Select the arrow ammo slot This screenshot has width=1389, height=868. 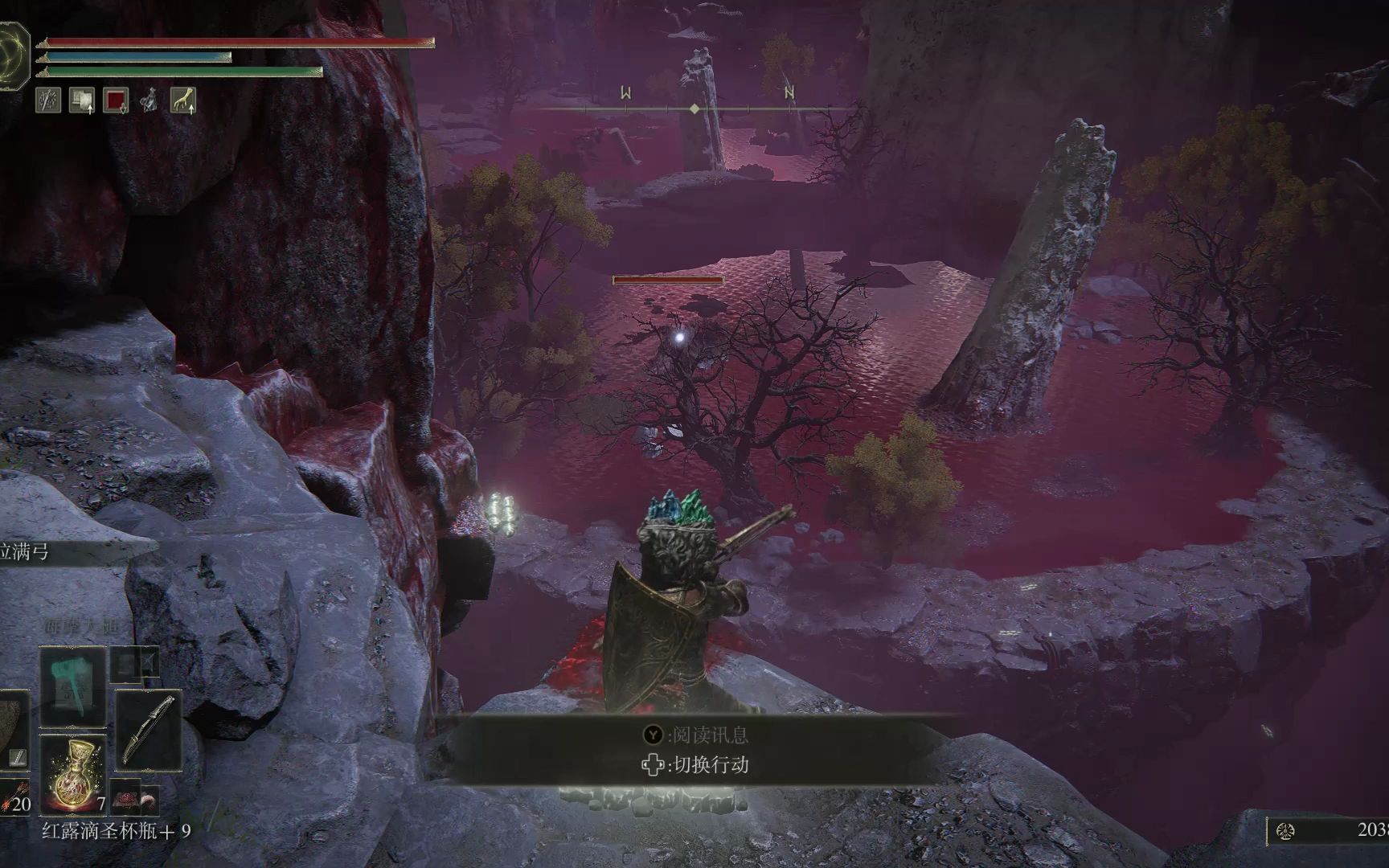(14, 797)
